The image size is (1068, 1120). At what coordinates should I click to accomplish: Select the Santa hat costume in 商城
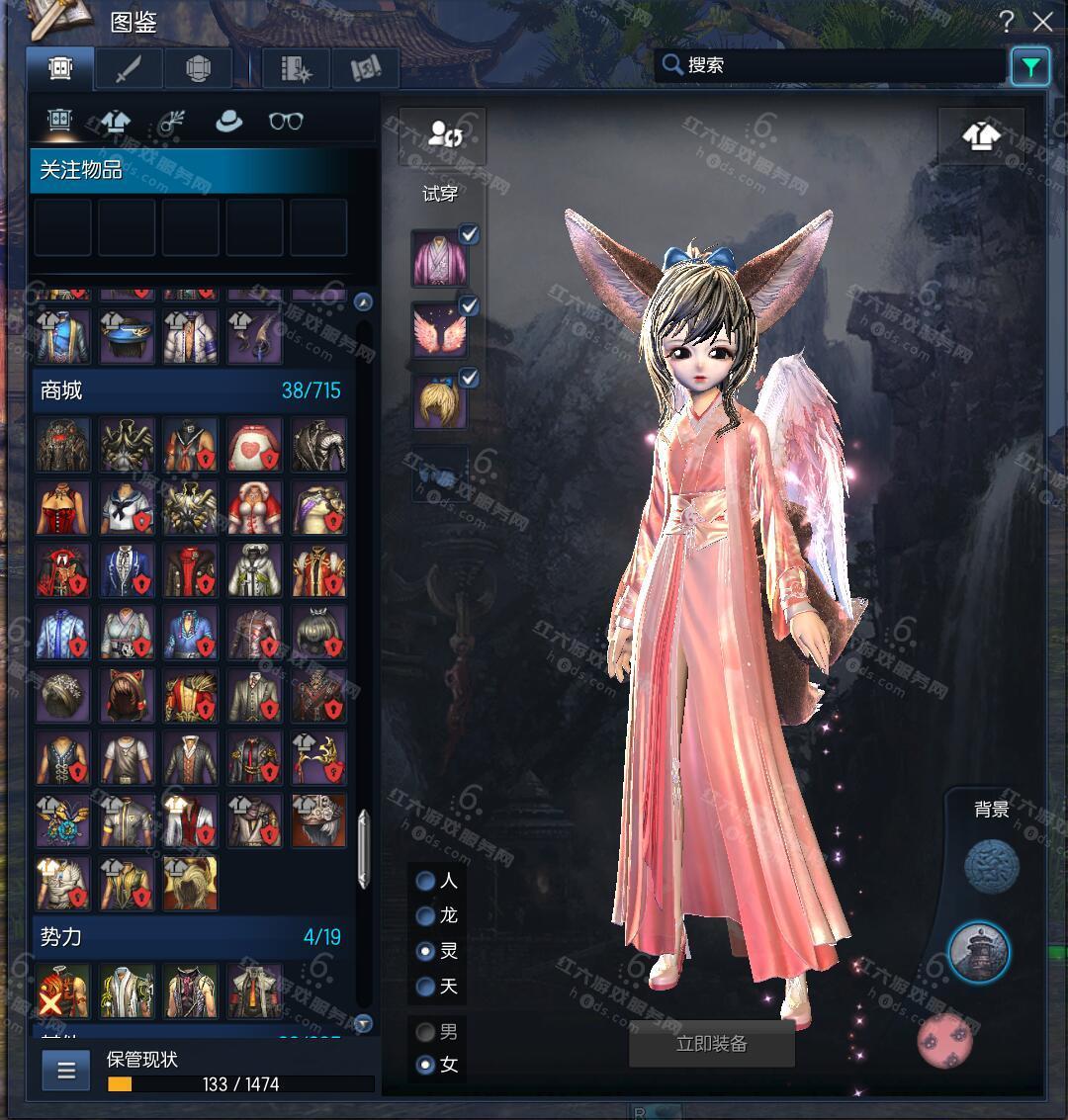[x=255, y=508]
